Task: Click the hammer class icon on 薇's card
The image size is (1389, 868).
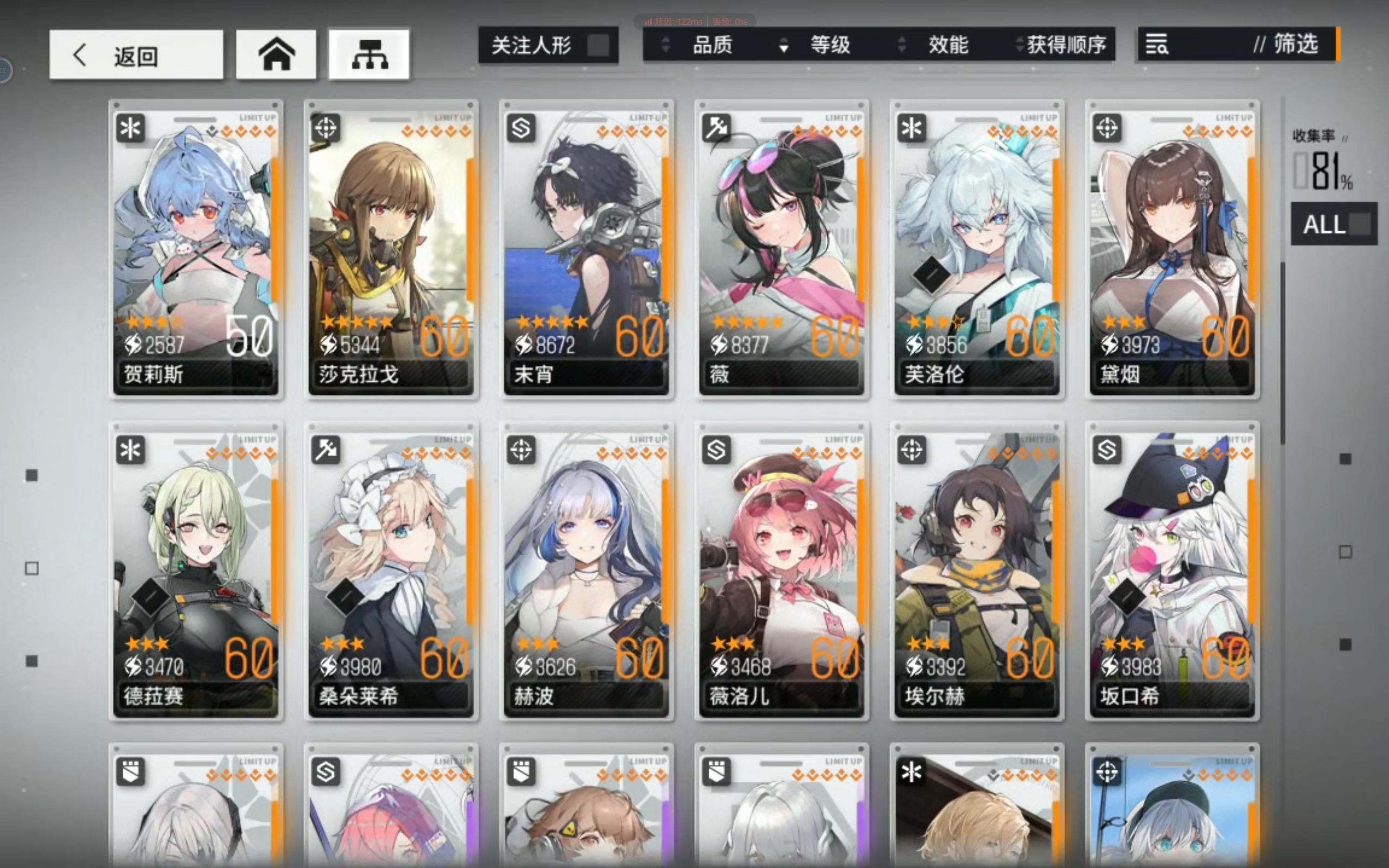Action: 715,129
